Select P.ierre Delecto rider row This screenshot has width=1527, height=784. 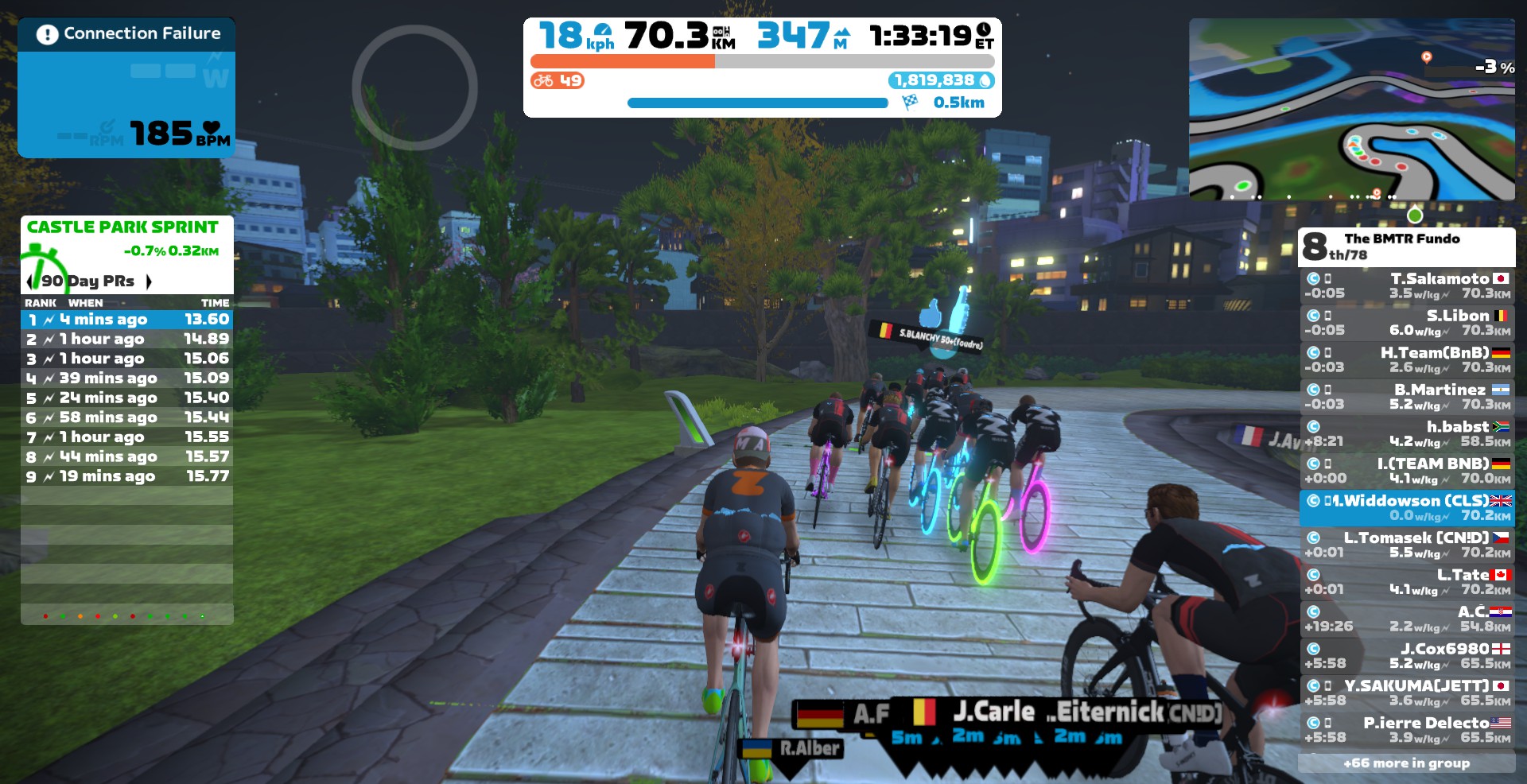pyautogui.click(x=1406, y=730)
